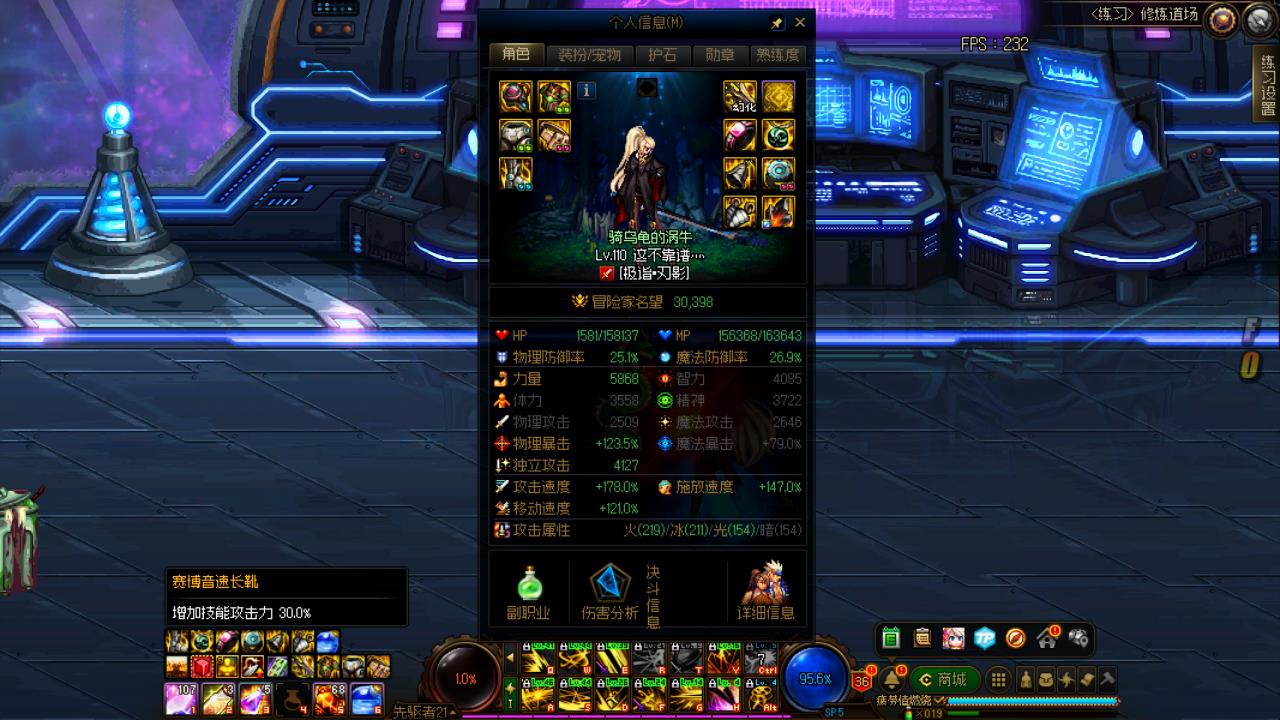View 详细信息 detailed stats
Viewport: 1280px width, 720px height.
766,592
